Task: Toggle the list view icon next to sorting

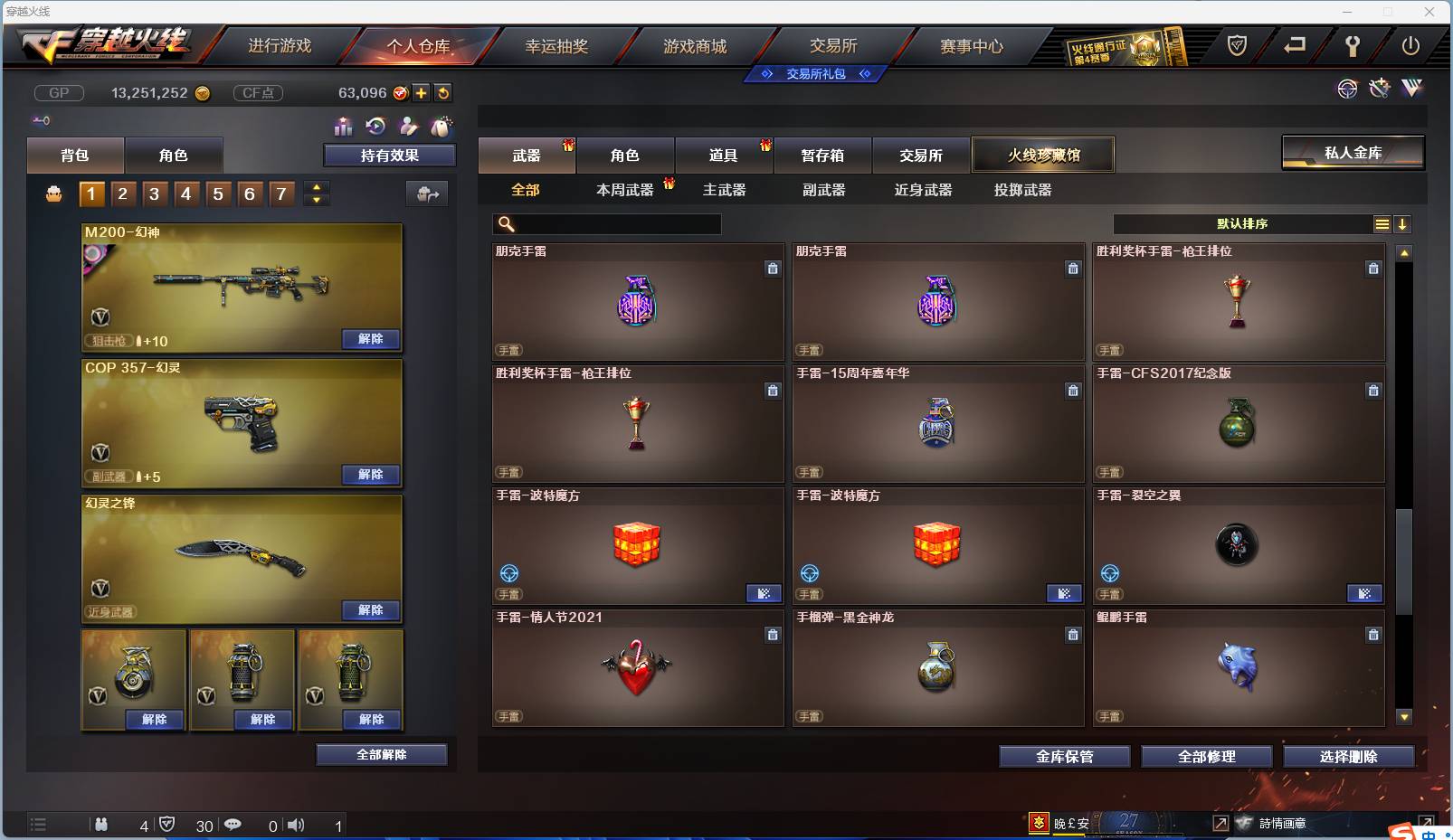Action: pos(1383,223)
